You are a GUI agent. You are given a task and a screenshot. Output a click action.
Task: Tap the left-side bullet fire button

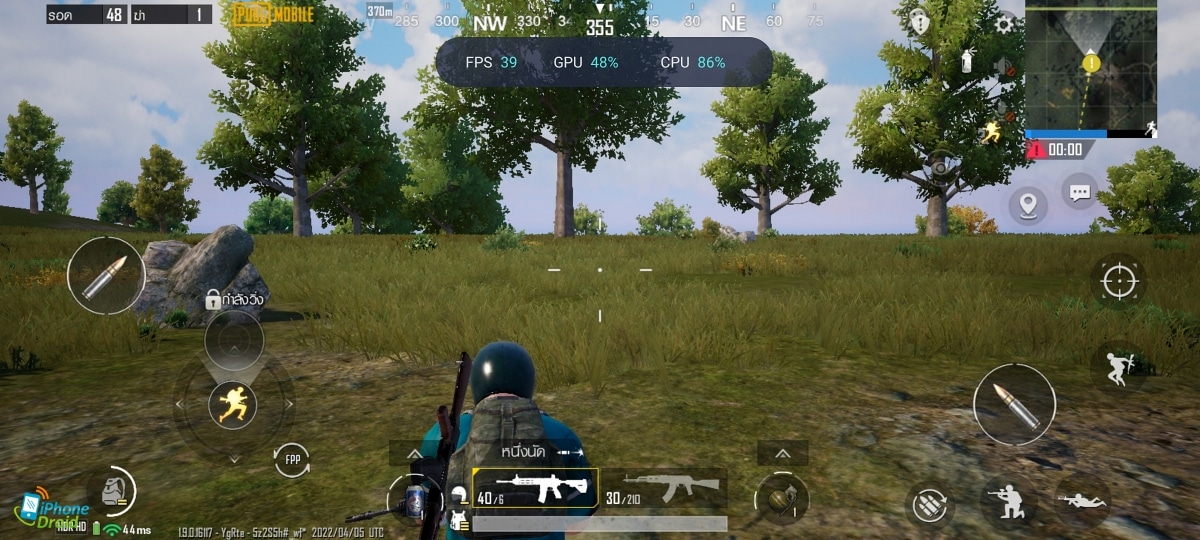(105, 275)
